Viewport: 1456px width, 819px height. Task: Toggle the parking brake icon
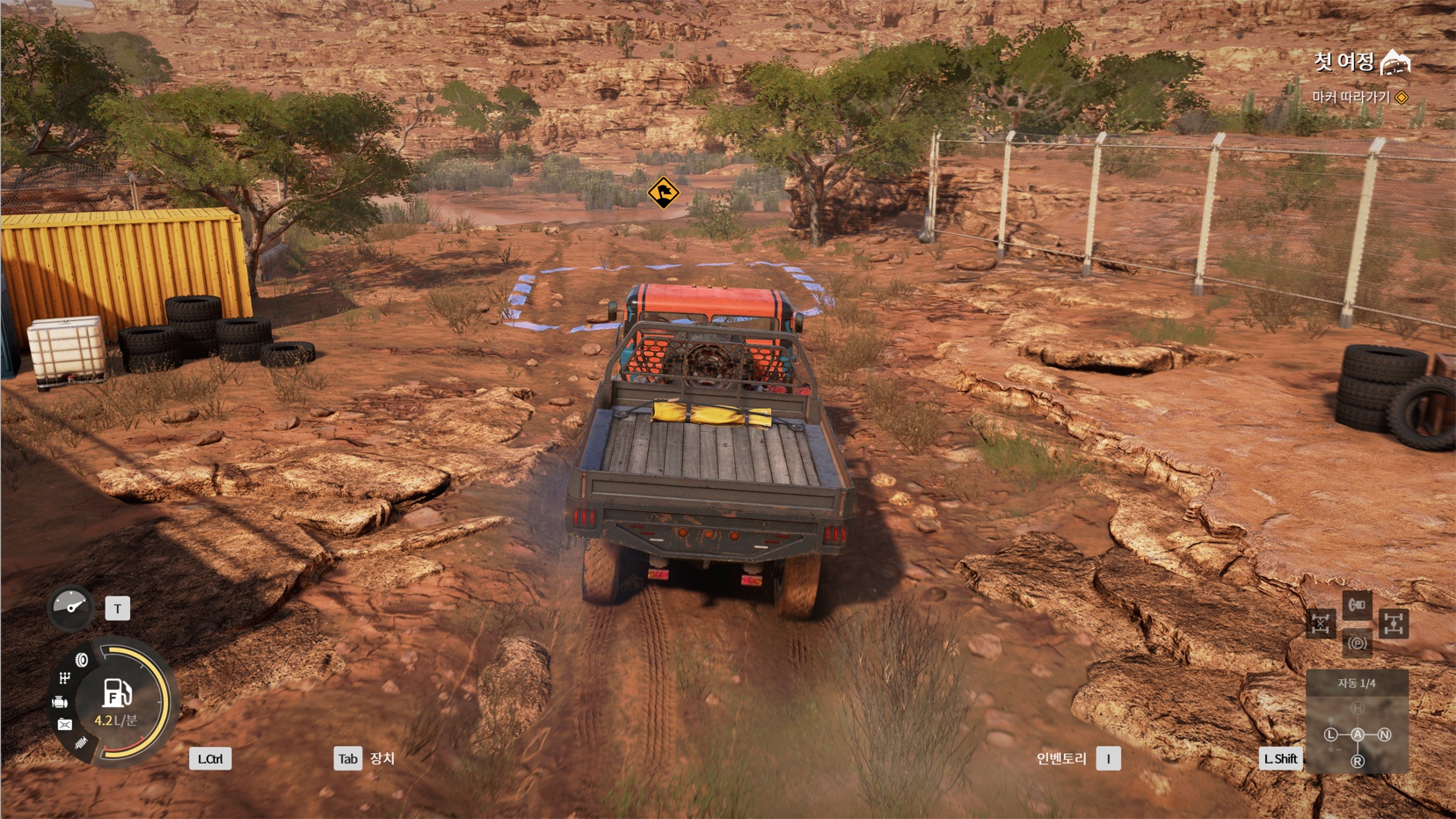1357,643
